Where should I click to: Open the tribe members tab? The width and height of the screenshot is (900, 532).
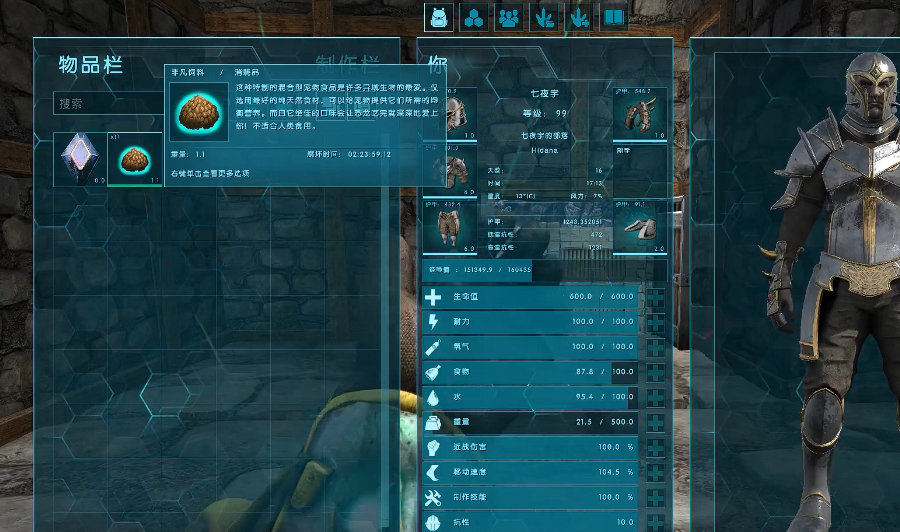coord(509,17)
